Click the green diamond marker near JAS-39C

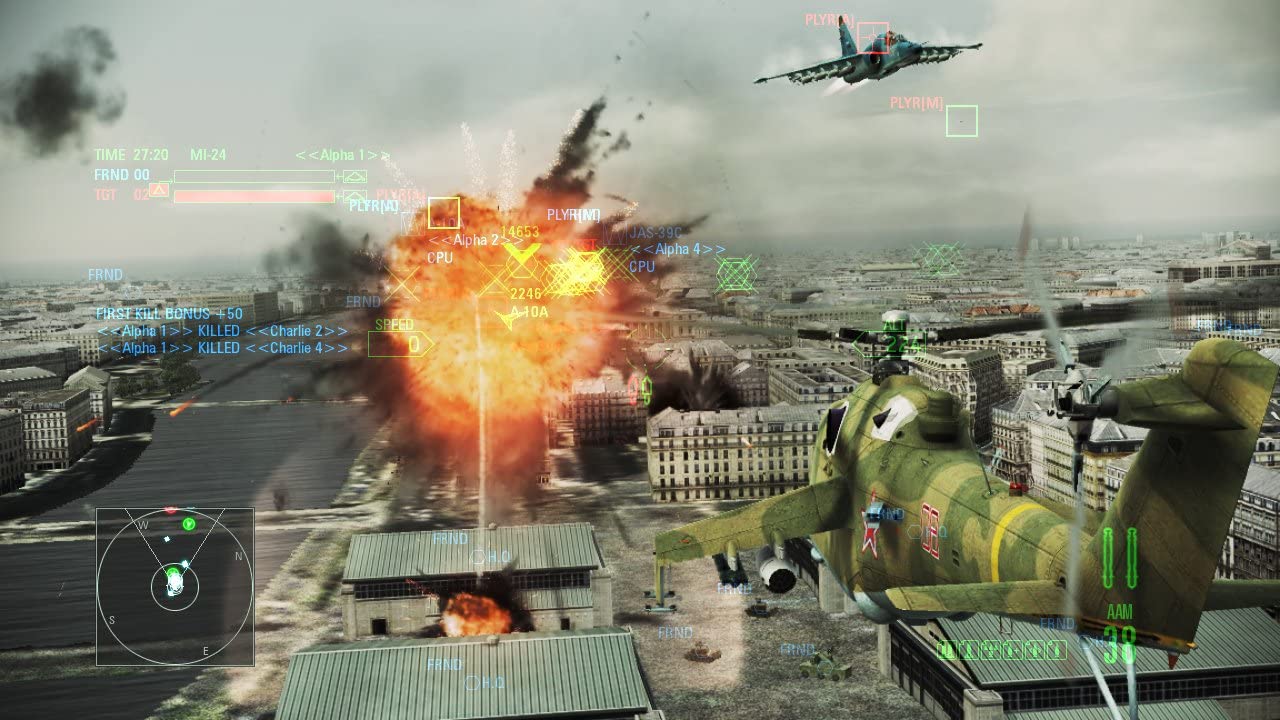735,272
